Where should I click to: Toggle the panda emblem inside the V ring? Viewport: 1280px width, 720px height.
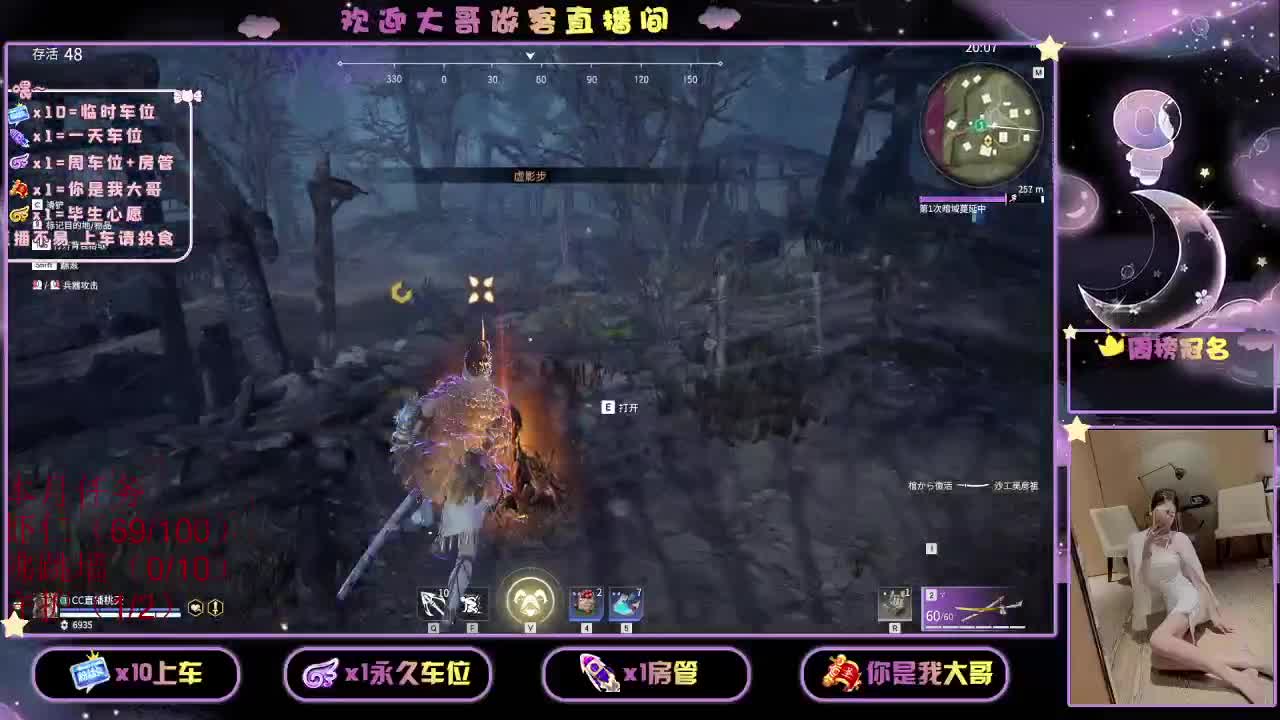coord(530,598)
